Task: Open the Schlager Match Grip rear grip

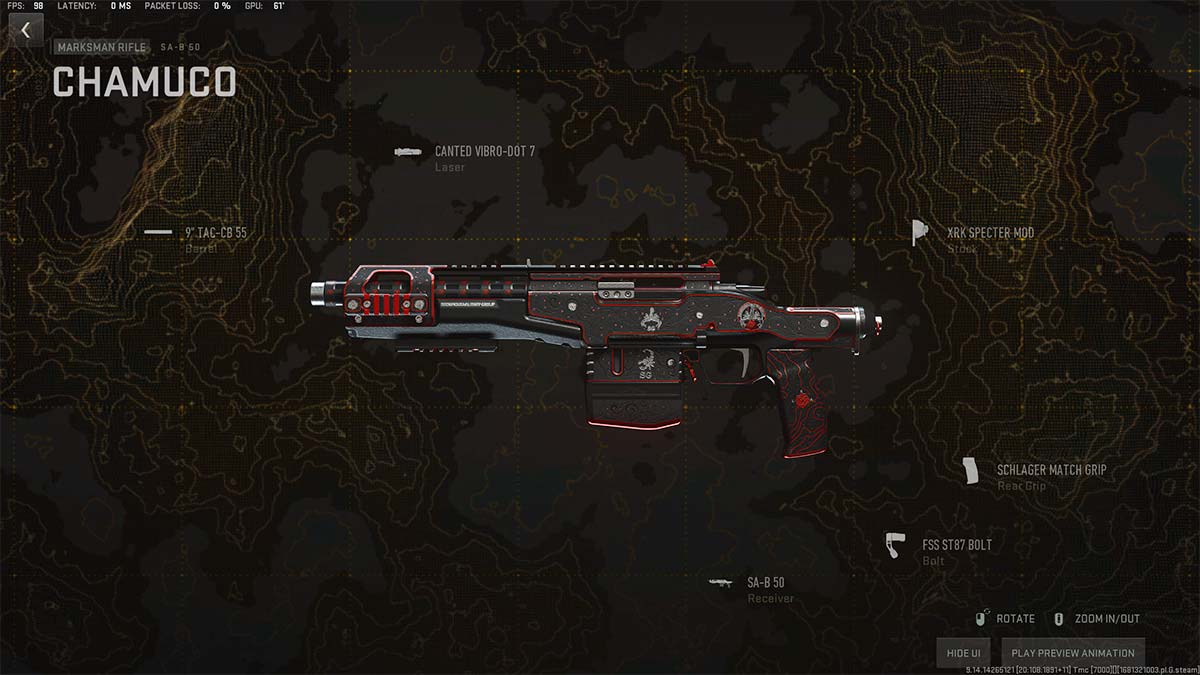Action: click(1050, 470)
